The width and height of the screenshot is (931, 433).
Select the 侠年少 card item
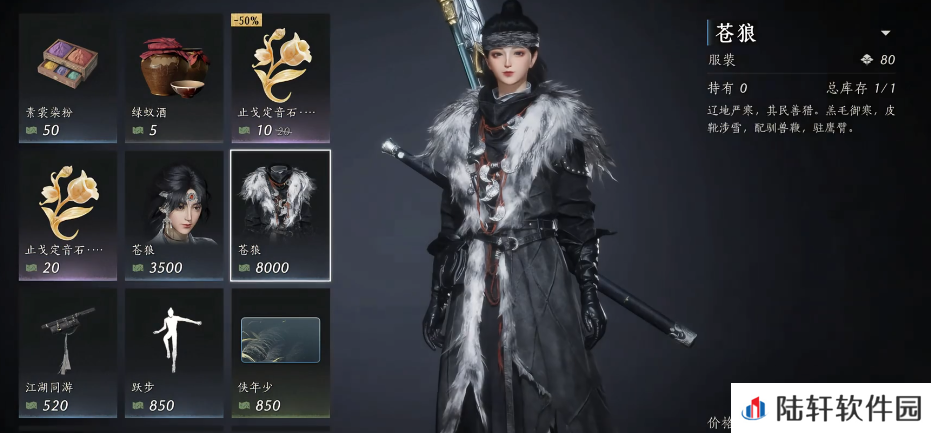280,350
